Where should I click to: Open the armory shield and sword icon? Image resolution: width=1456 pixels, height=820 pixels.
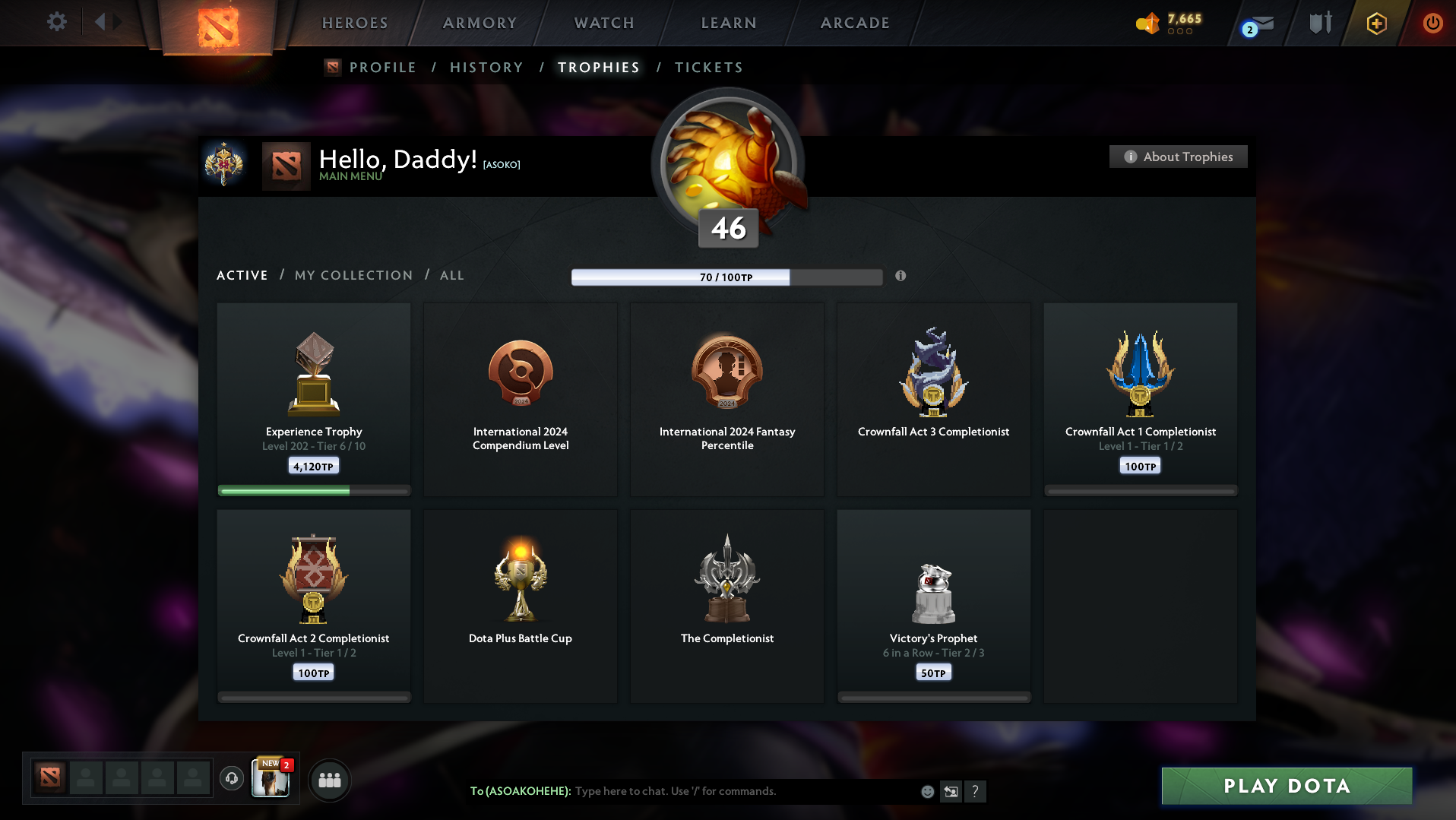1319,23
